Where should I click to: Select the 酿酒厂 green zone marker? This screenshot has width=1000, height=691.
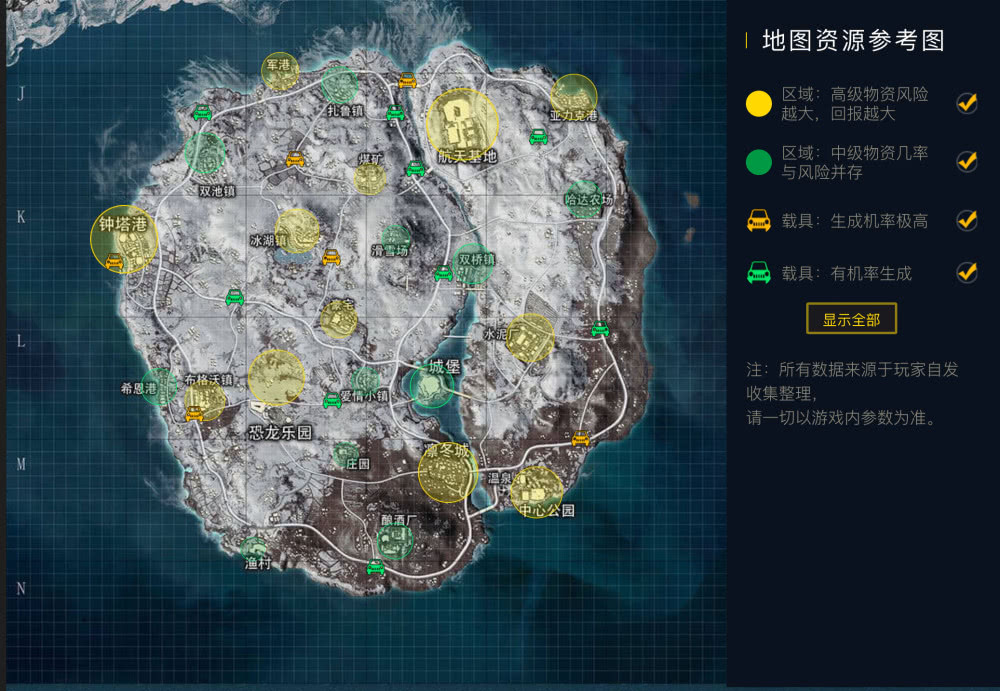click(395, 541)
